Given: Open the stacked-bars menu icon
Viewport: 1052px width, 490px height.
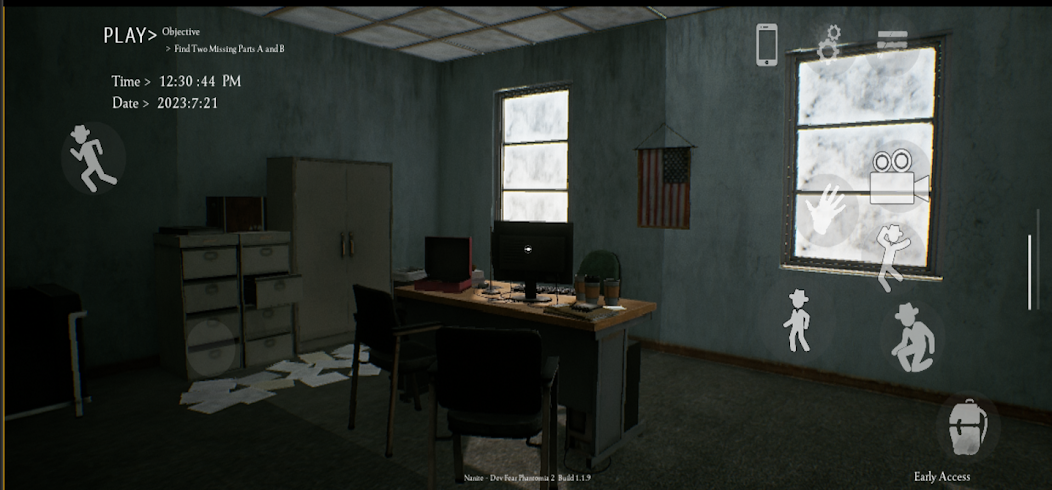Looking at the screenshot, I should [892, 44].
